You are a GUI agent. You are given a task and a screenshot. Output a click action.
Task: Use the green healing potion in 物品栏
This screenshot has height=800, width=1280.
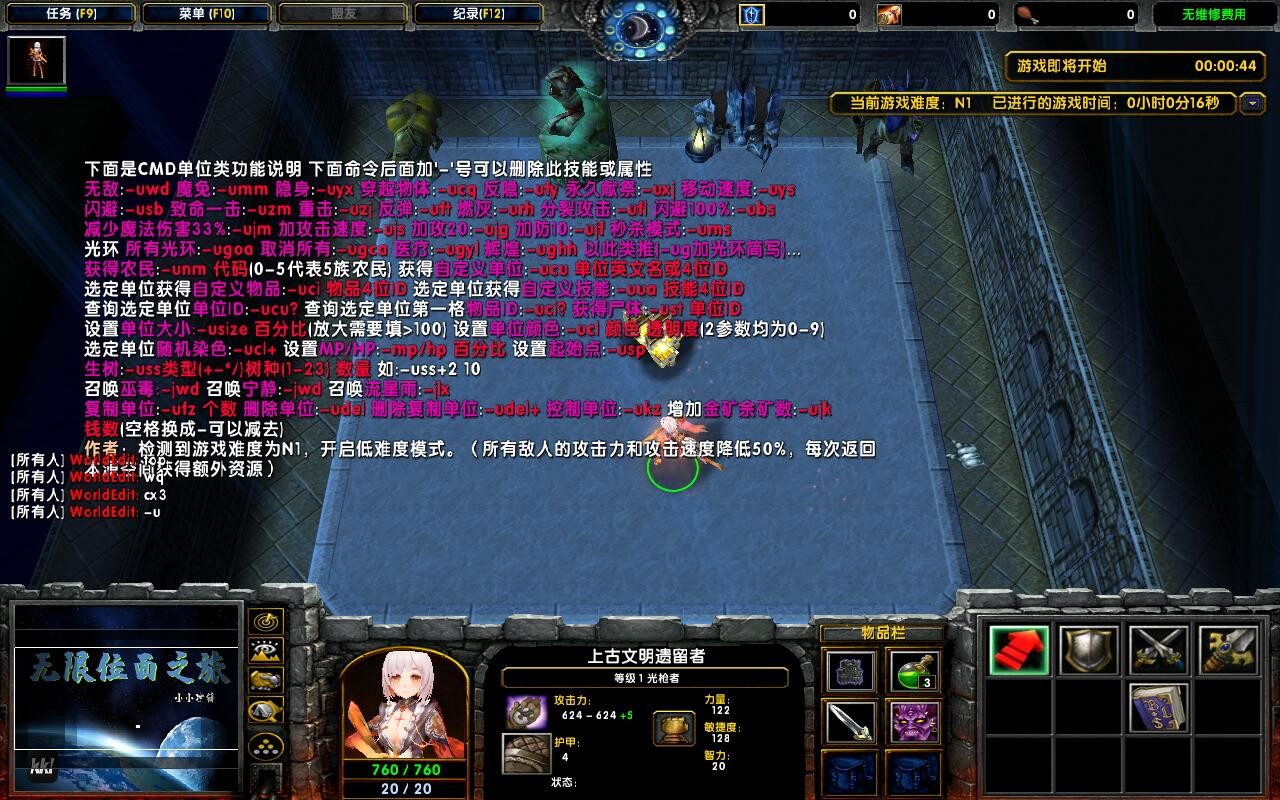914,672
